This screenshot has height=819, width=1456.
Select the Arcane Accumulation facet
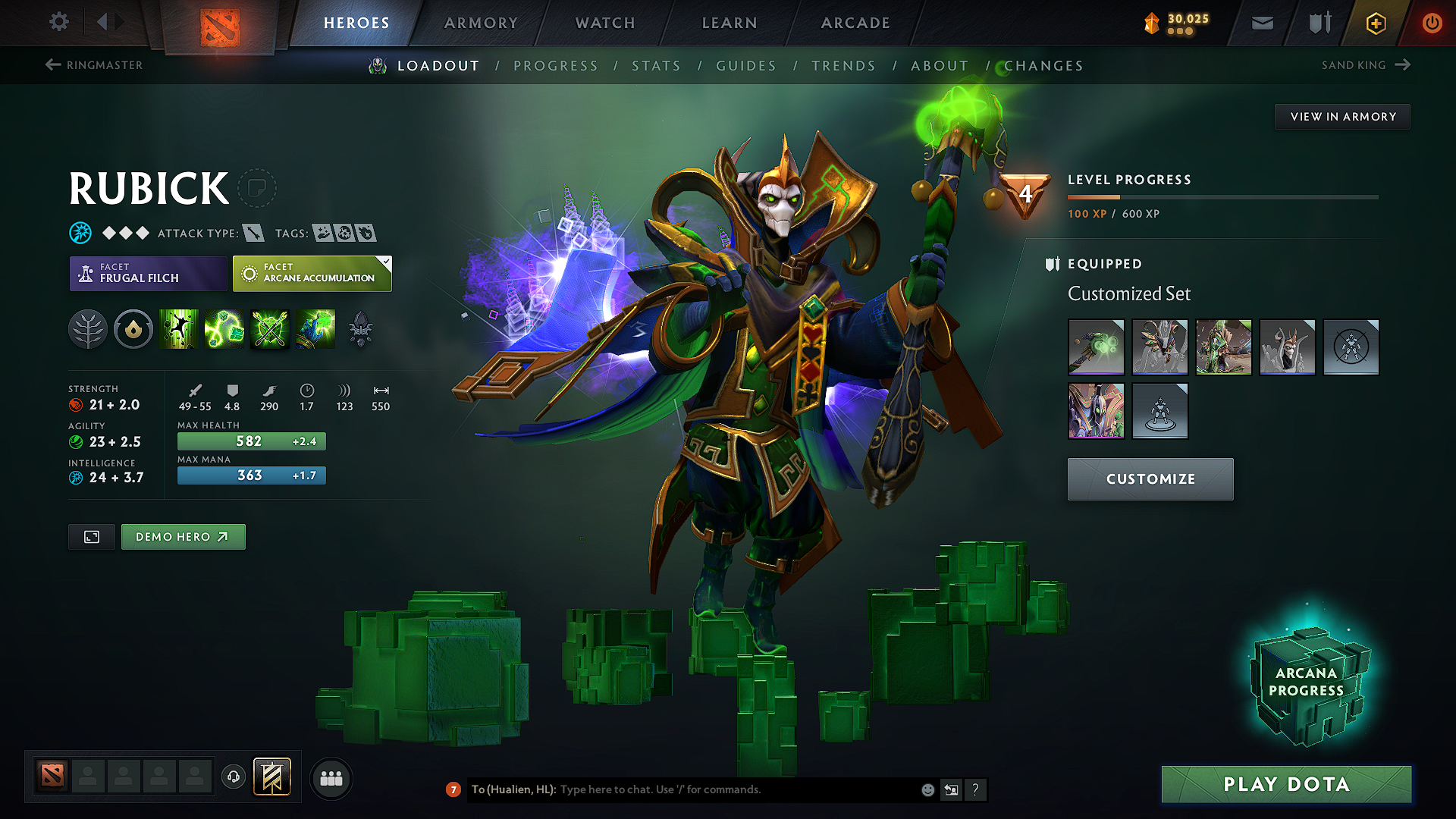pyautogui.click(x=312, y=273)
